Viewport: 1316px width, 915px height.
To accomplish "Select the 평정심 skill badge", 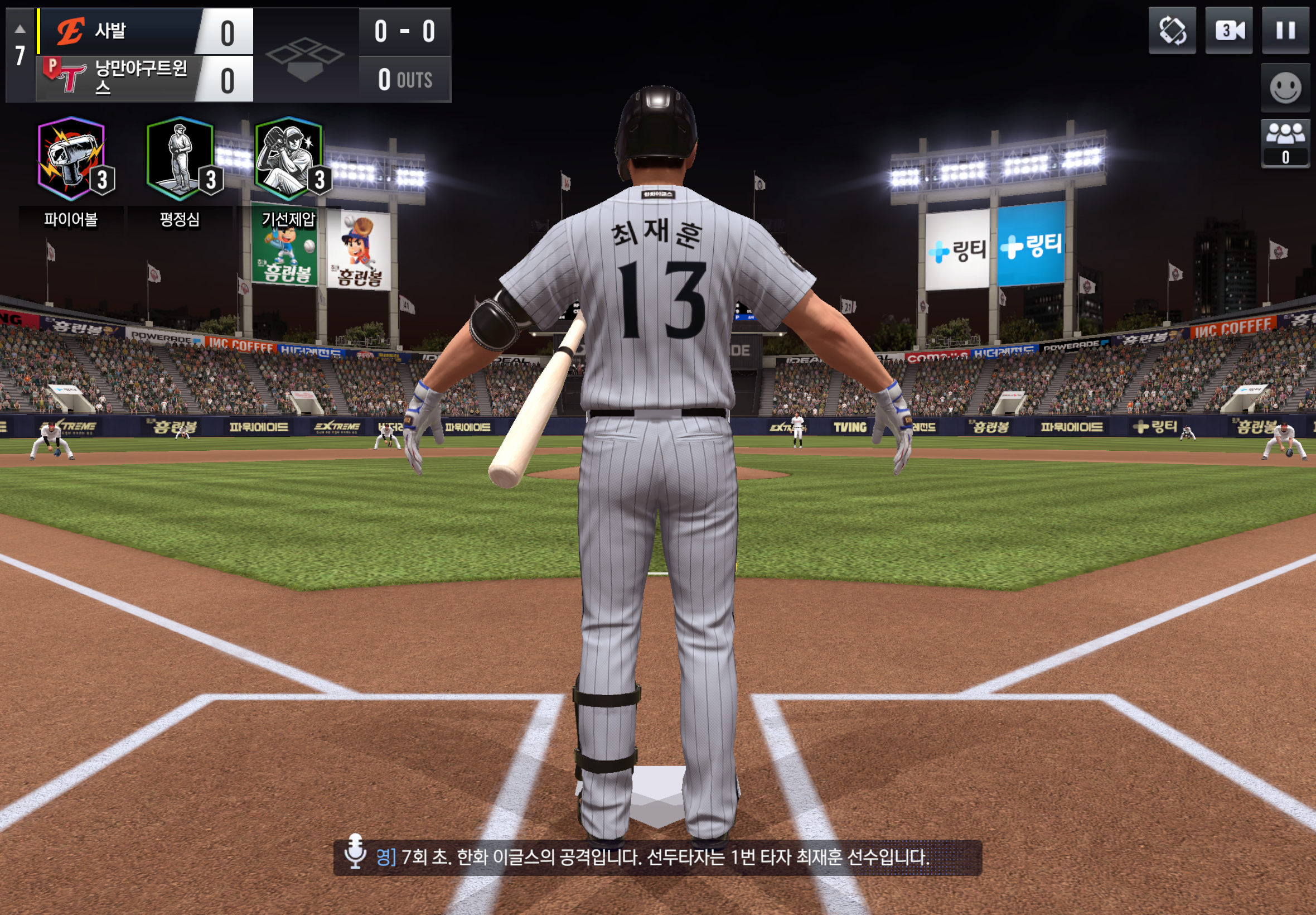I will (x=180, y=160).
